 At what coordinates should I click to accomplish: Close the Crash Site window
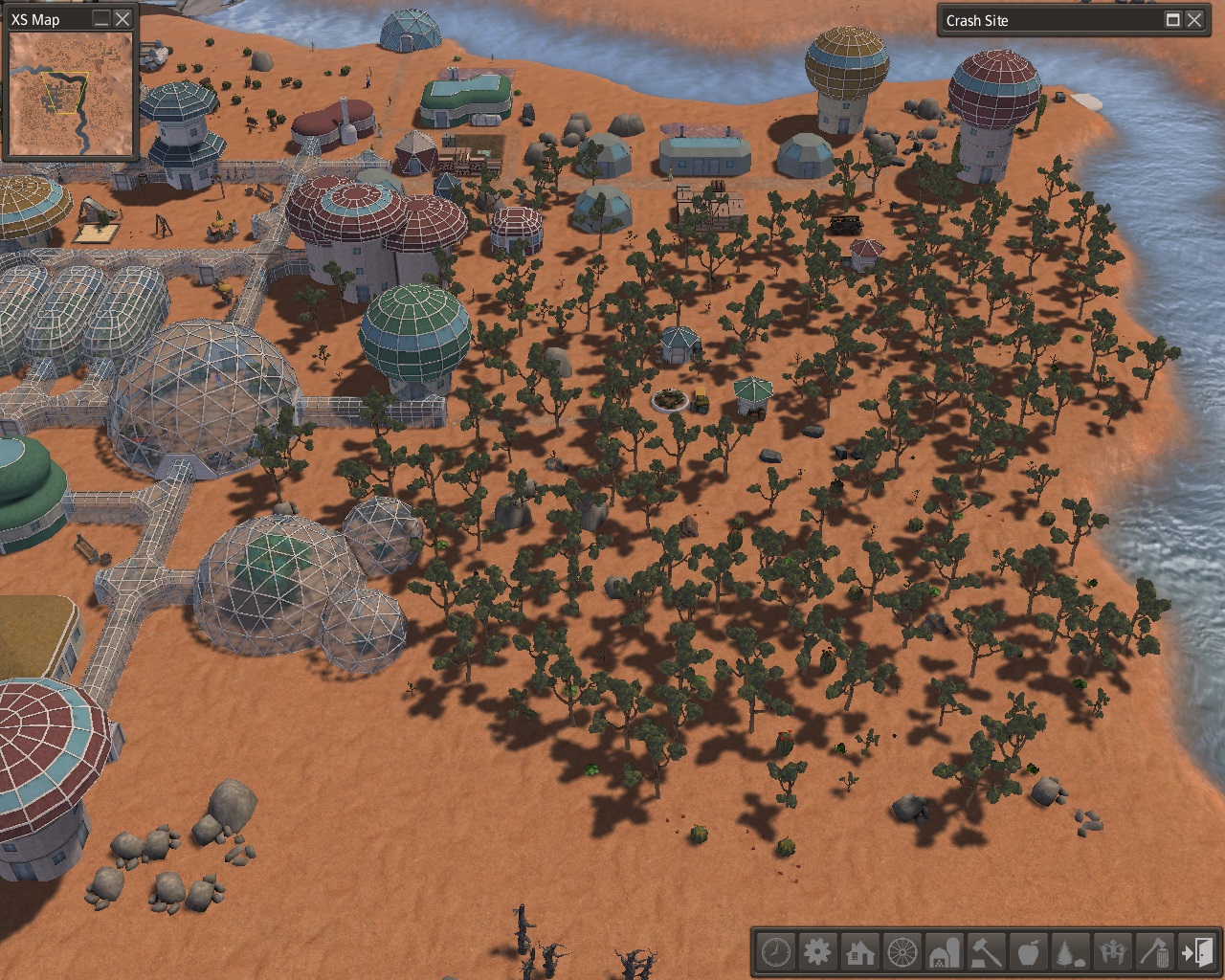pos(1194,20)
